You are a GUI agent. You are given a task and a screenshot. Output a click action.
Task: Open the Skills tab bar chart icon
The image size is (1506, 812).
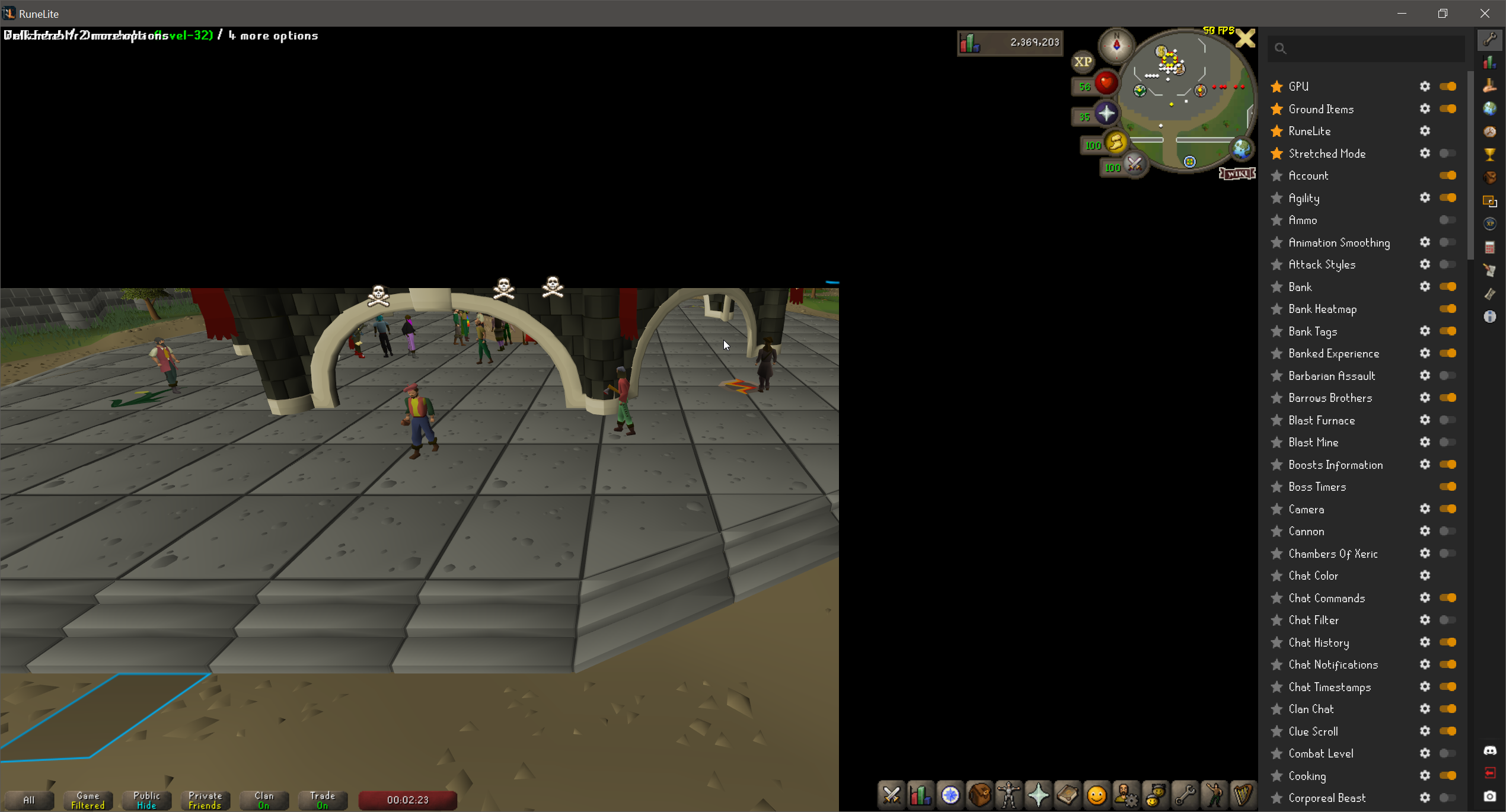point(920,796)
